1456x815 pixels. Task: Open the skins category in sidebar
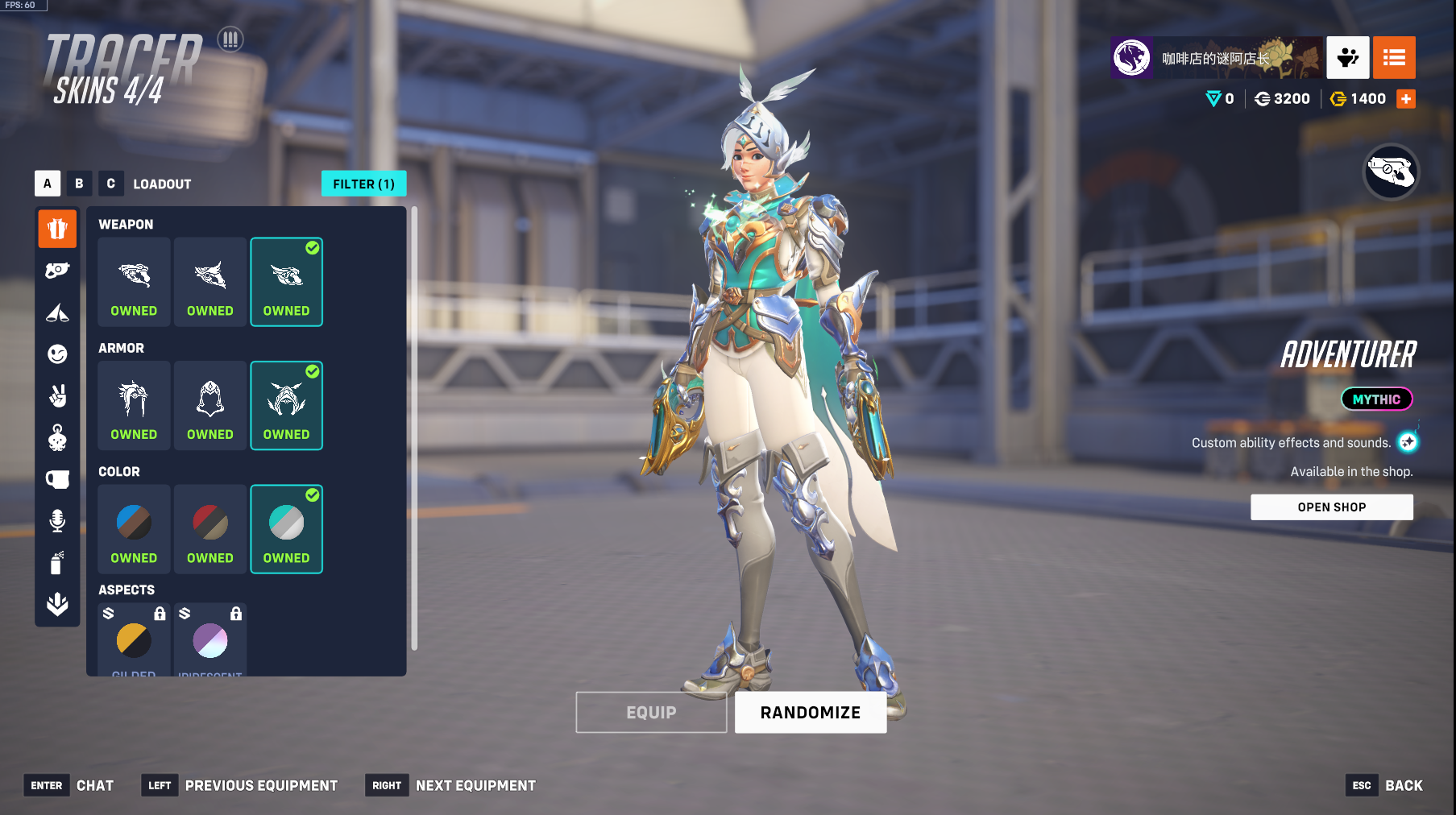57,229
